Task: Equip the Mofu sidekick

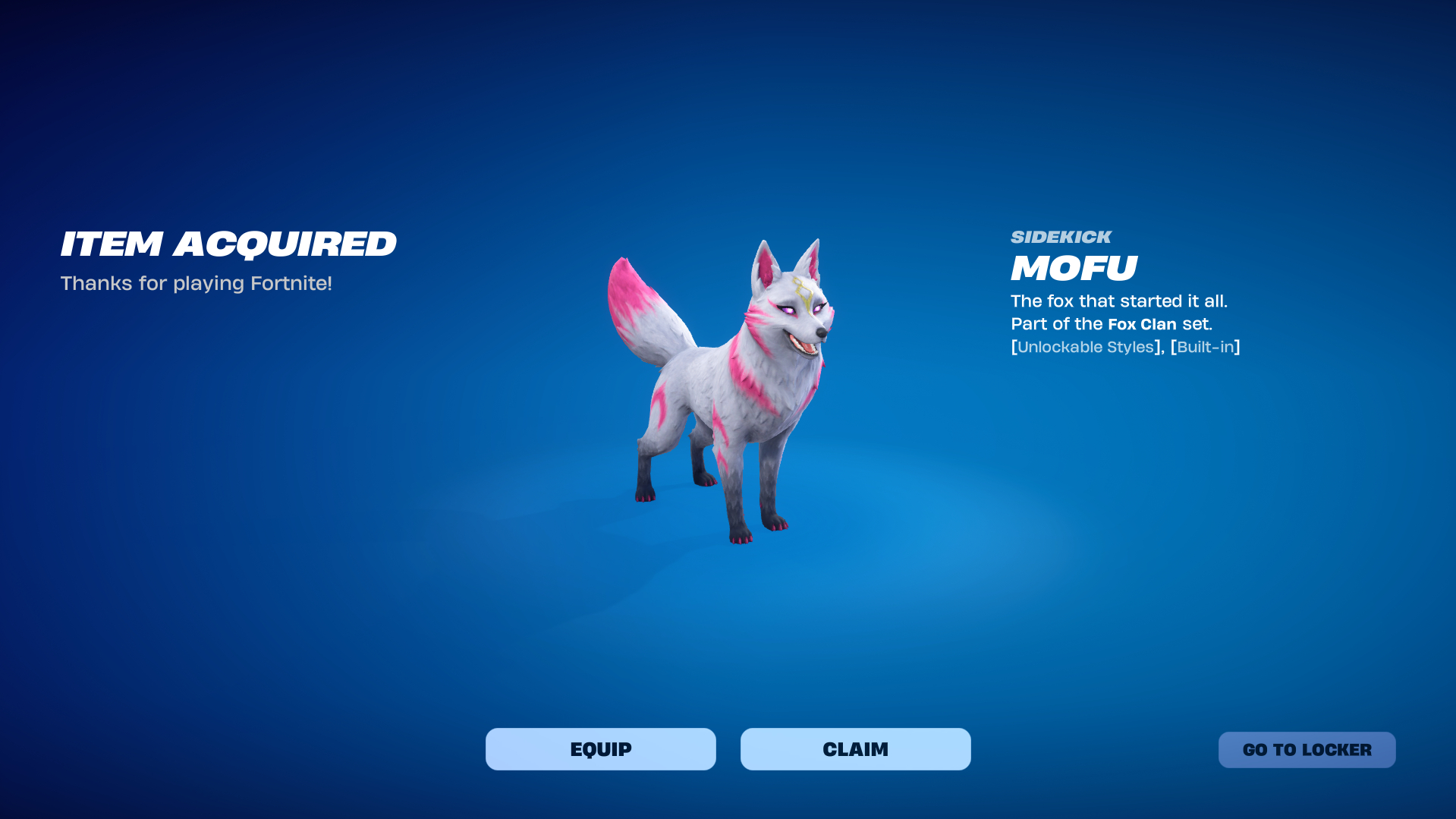Action: (x=600, y=749)
